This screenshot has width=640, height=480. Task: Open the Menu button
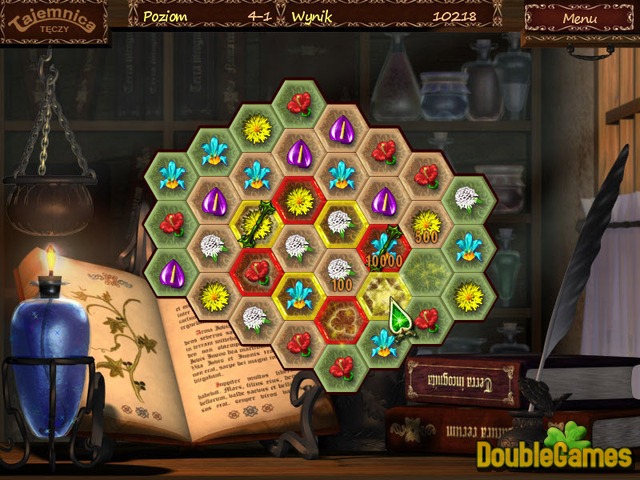click(x=579, y=18)
